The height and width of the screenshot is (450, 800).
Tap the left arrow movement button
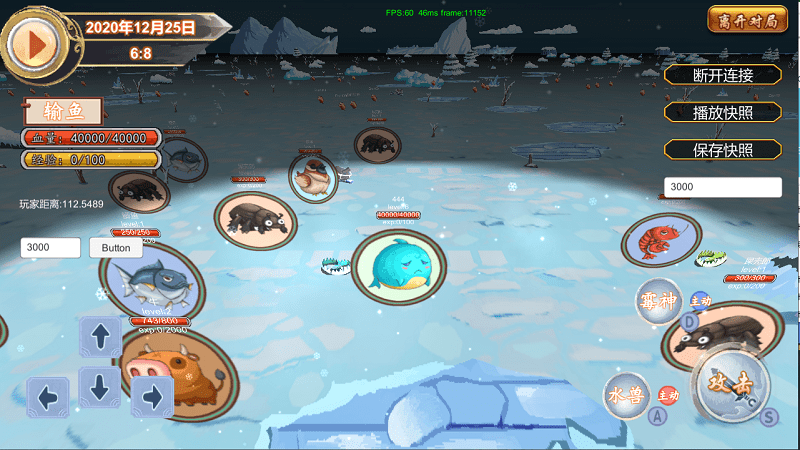pos(48,397)
